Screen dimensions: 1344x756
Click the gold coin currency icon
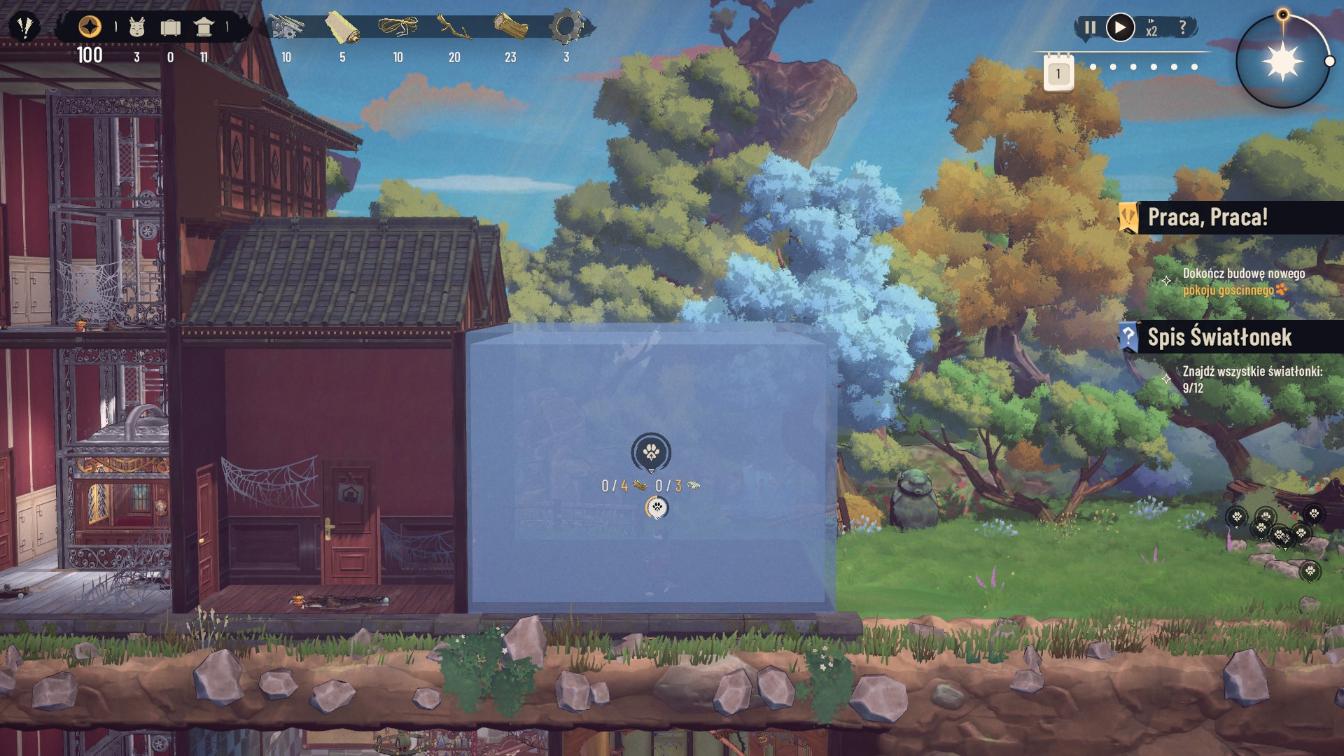pos(90,26)
